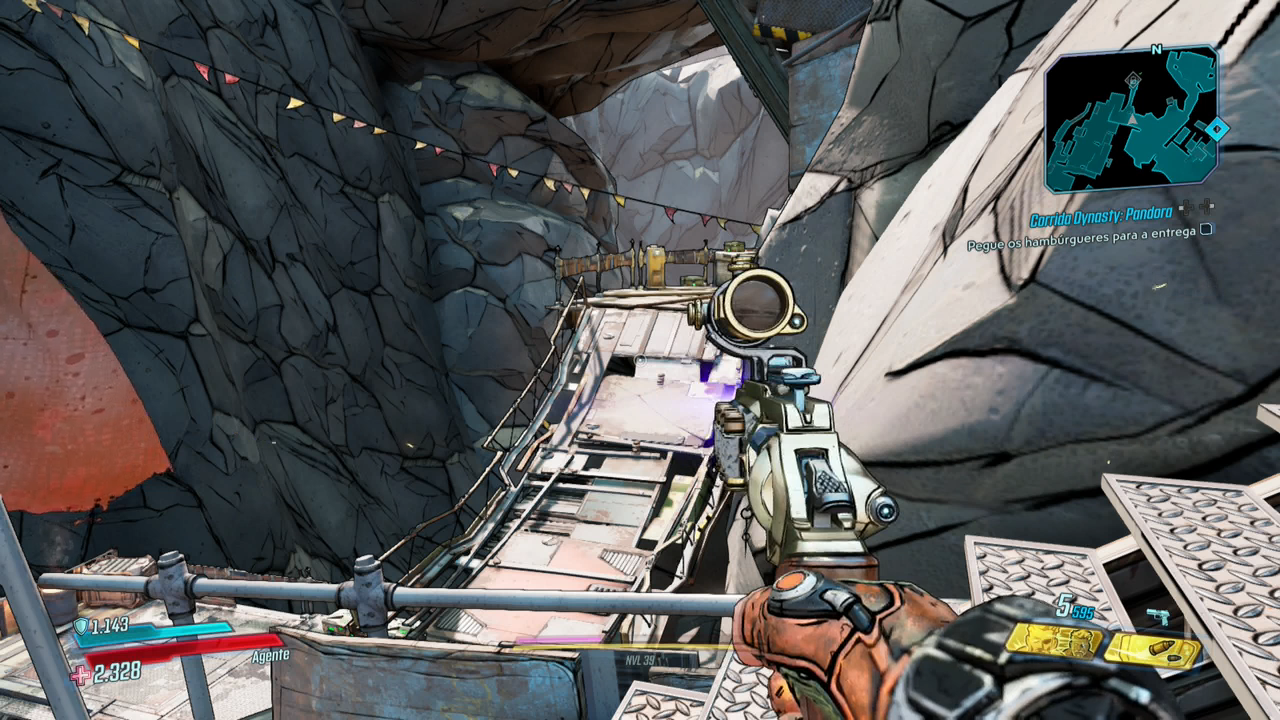Image resolution: width=1280 pixels, height=720 pixels.
Task: Open the minimap in the corner
Action: (1132, 120)
